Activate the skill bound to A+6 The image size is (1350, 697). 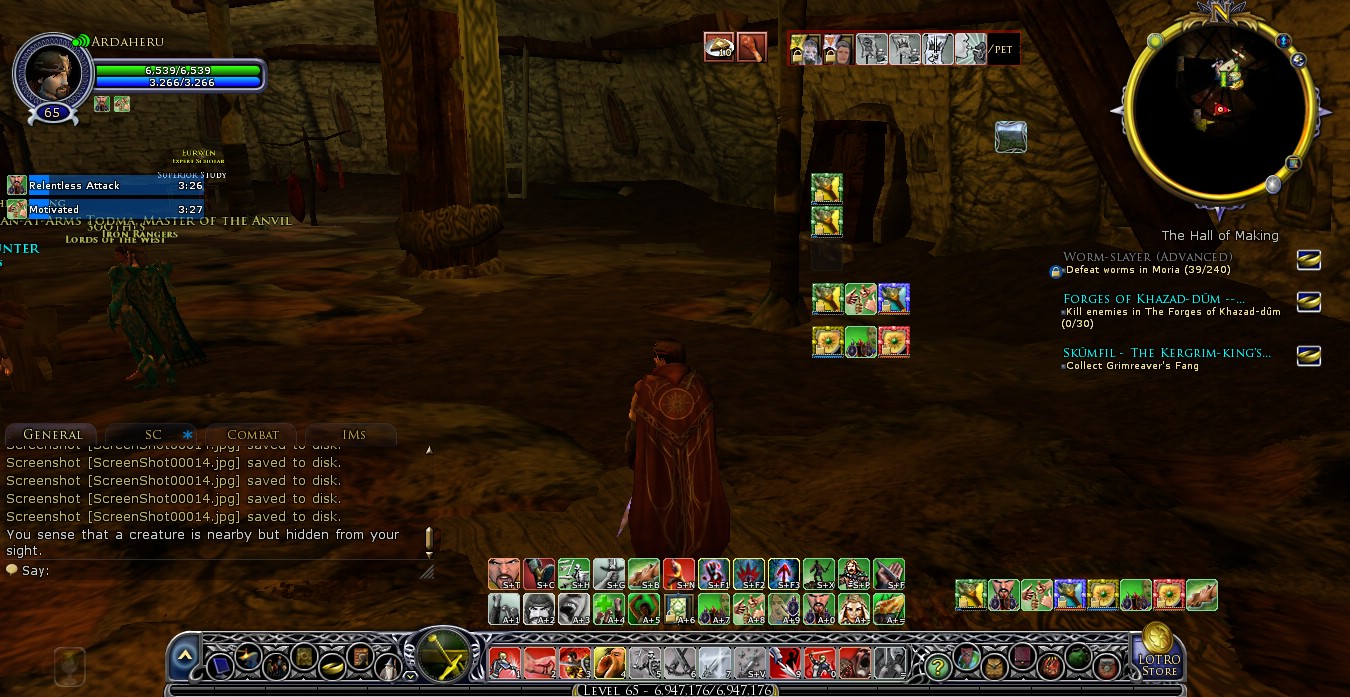click(x=679, y=608)
